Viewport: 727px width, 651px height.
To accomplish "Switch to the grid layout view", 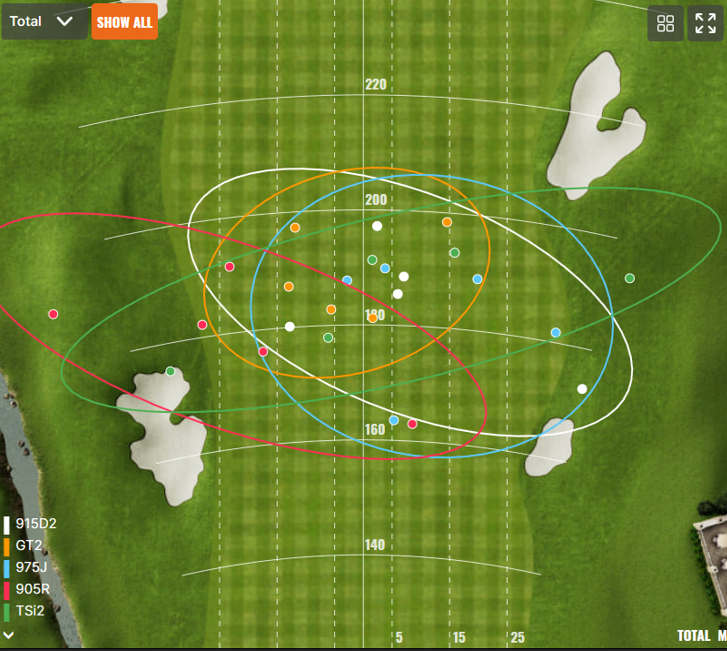I will (x=666, y=23).
